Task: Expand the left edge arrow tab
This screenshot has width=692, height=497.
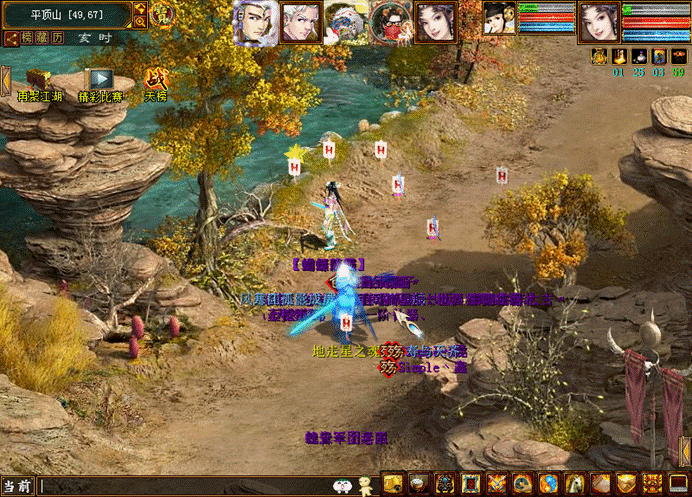Action: 5,80
